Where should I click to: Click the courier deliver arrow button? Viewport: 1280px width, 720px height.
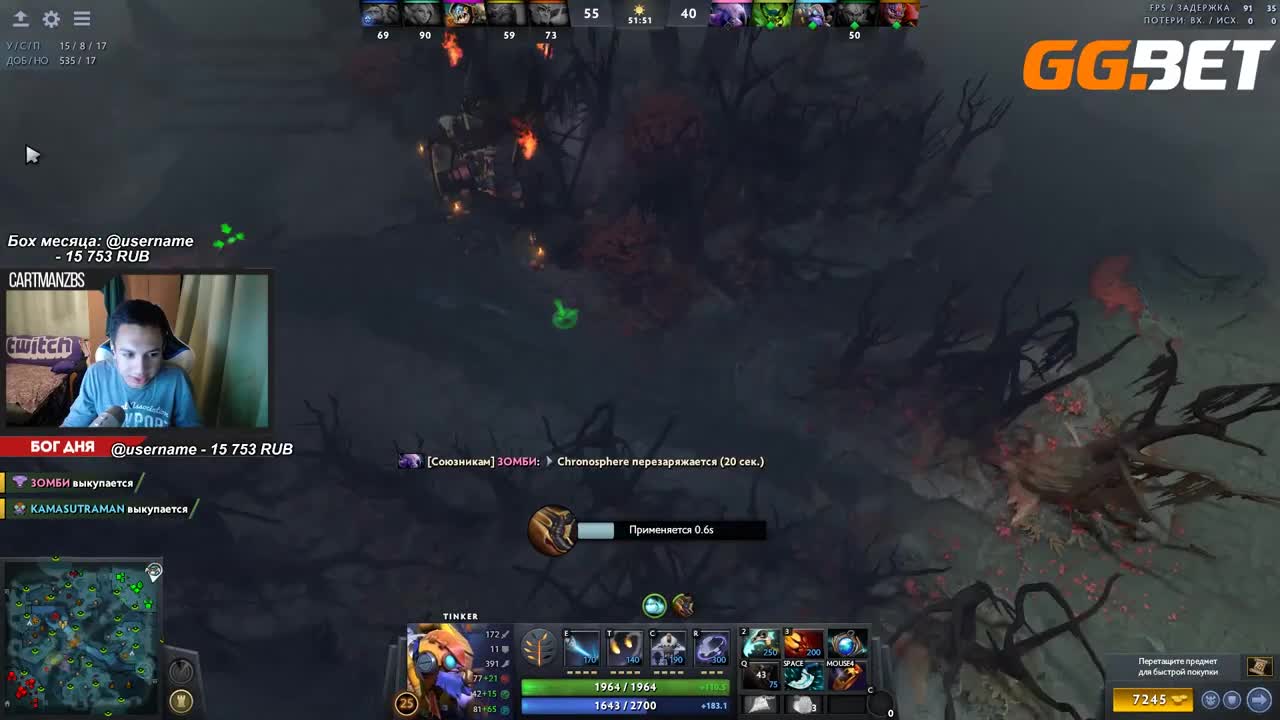pyautogui.click(x=1259, y=700)
